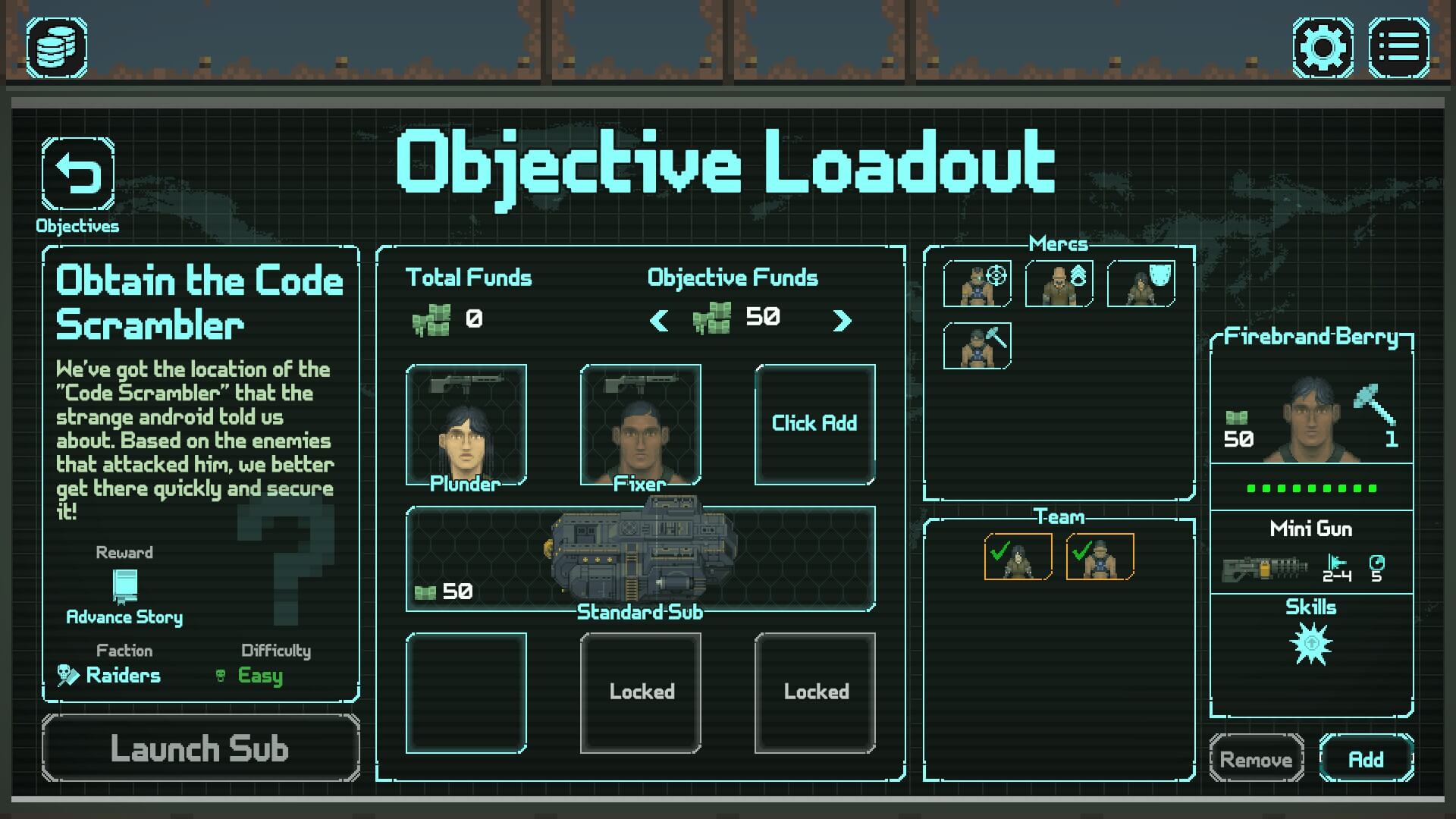The width and height of the screenshot is (1456, 819).
Task: Add Firebrand Berry to the team
Action: (1366, 758)
